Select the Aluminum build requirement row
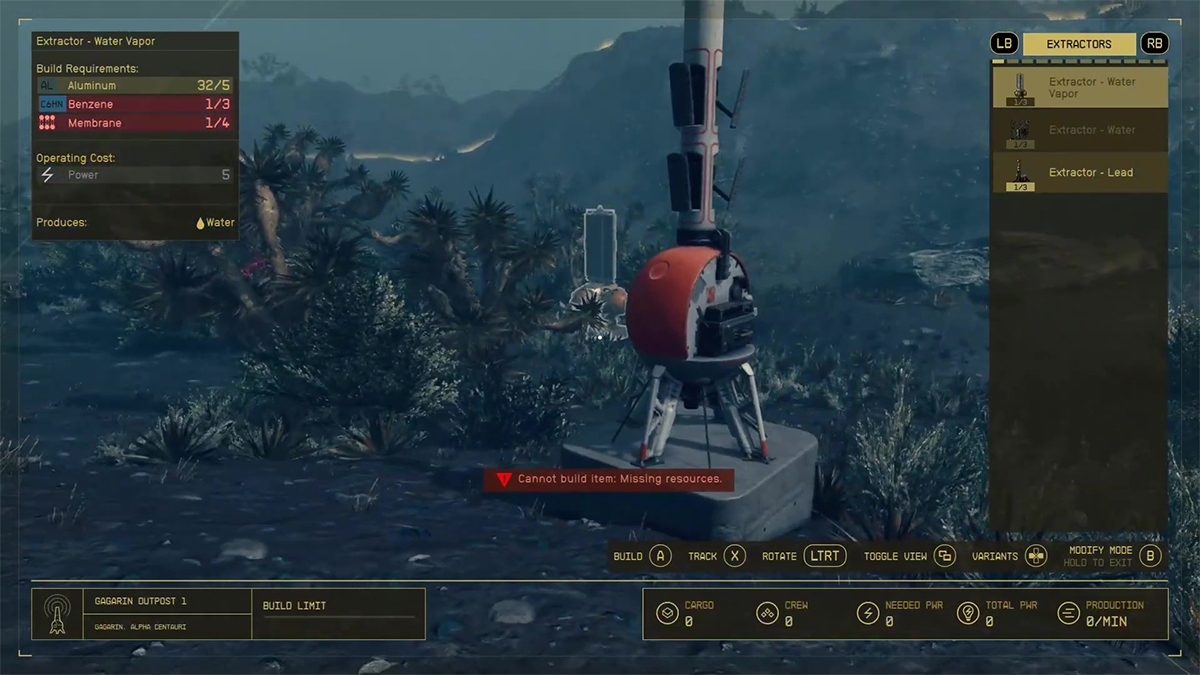The image size is (1200, 675). click(x=134, y=86)
